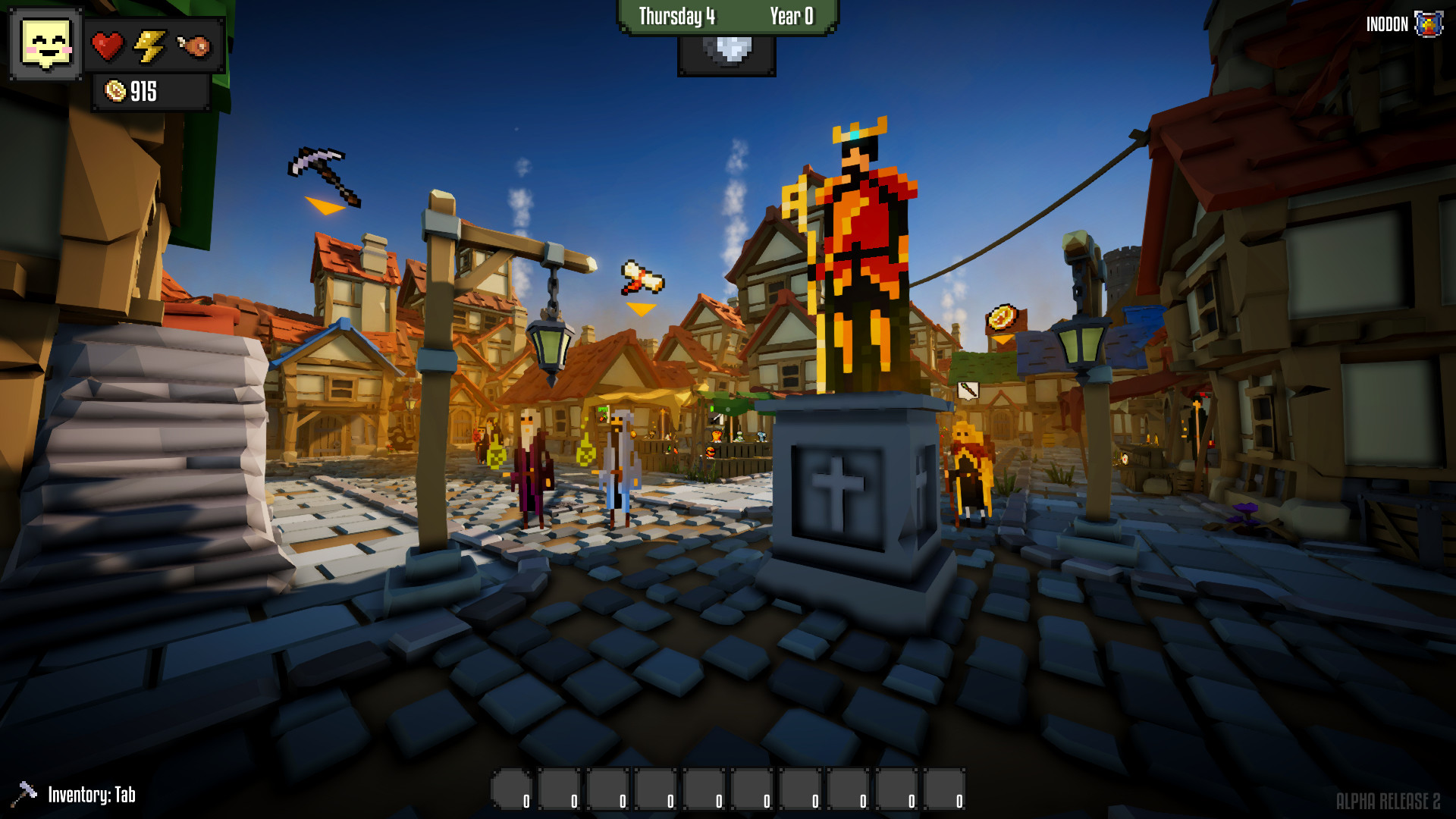Click the INODON faction crest
1456x819 pixels.
(1427, 23)
